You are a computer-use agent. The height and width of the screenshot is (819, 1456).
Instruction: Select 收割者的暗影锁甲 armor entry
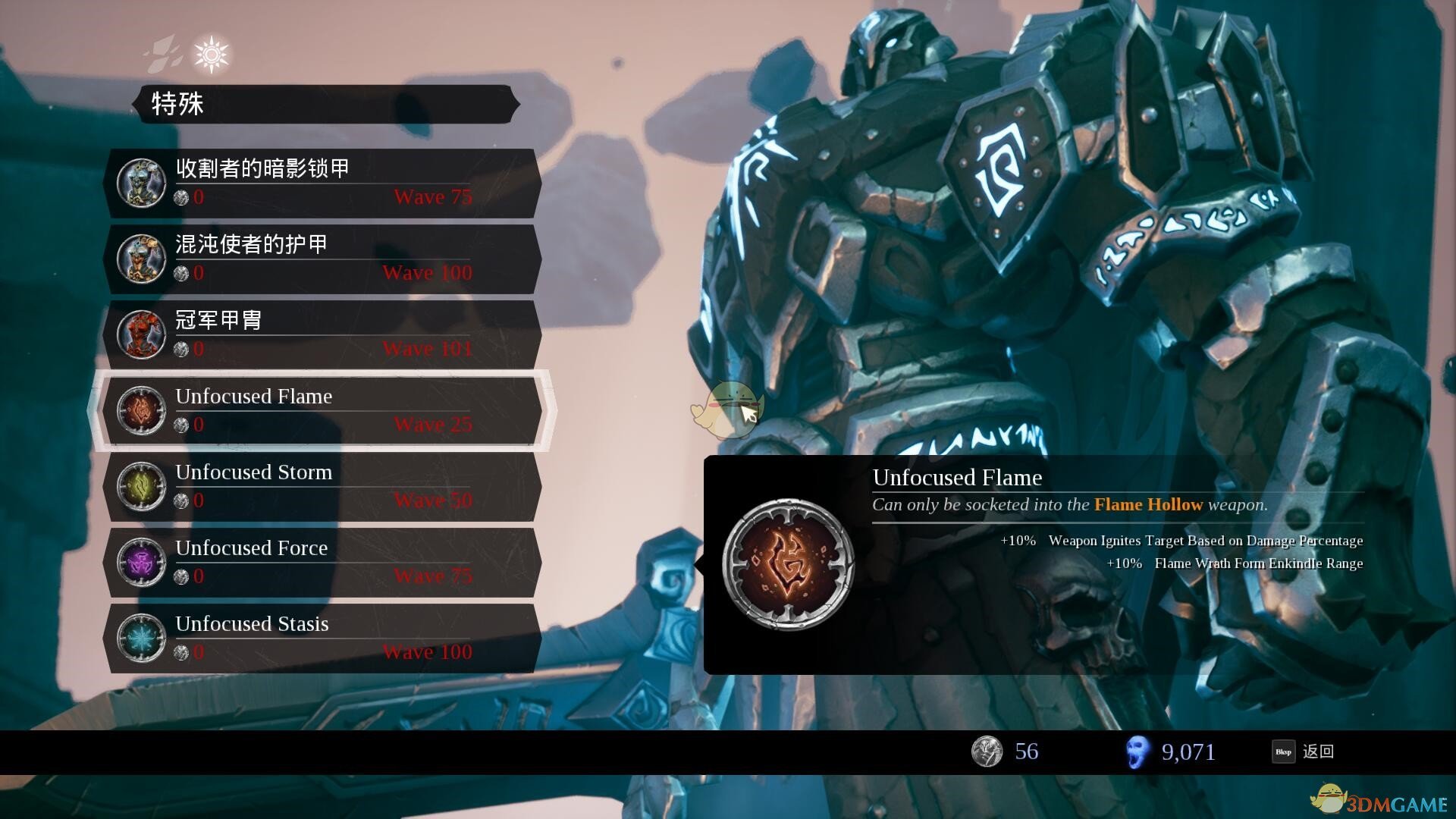tap(322, 183)
